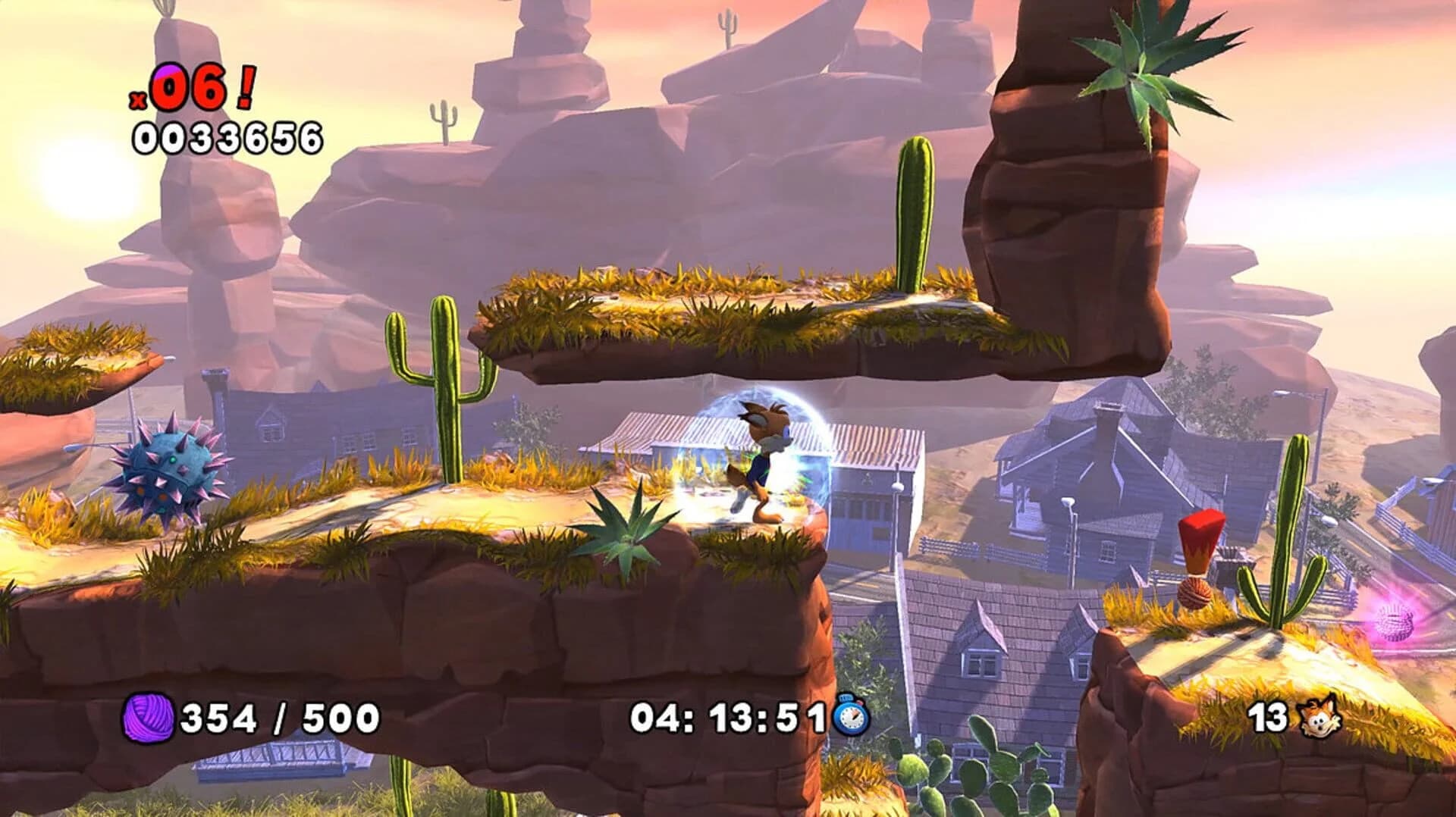The height and width of the screenshot is (817, 1456).
Task: Expand the score display reading 0033656
Action: 227,135
